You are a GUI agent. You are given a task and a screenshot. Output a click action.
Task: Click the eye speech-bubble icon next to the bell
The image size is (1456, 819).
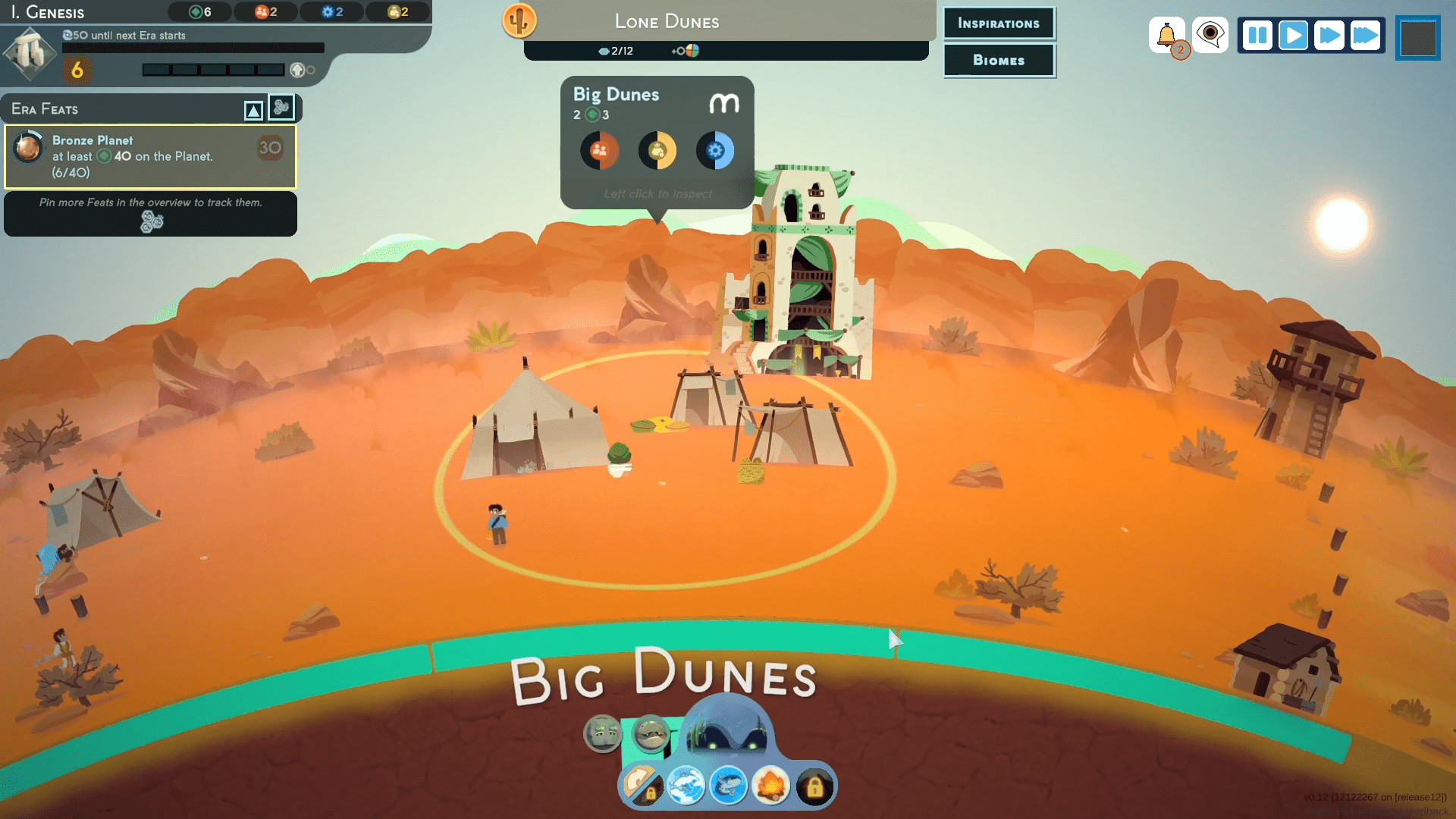tap(1210, 33)
